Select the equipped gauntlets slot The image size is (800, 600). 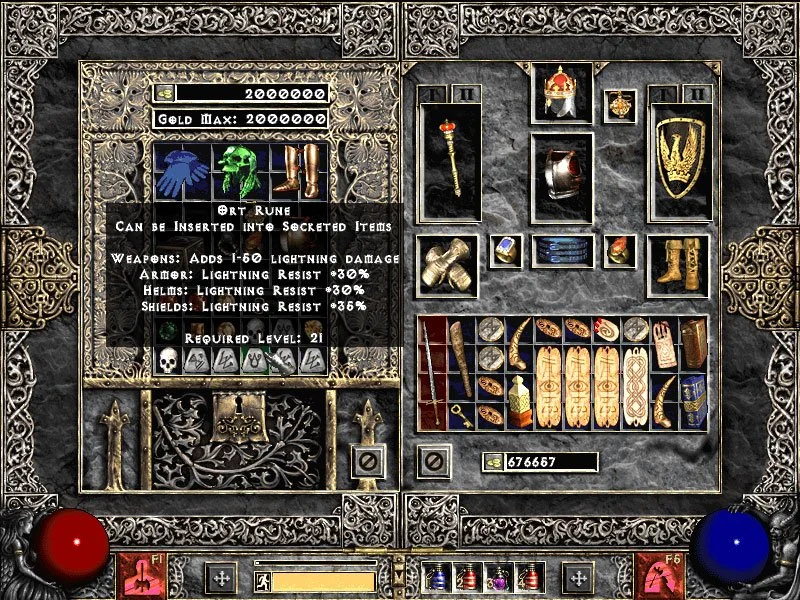pos(447,265)
